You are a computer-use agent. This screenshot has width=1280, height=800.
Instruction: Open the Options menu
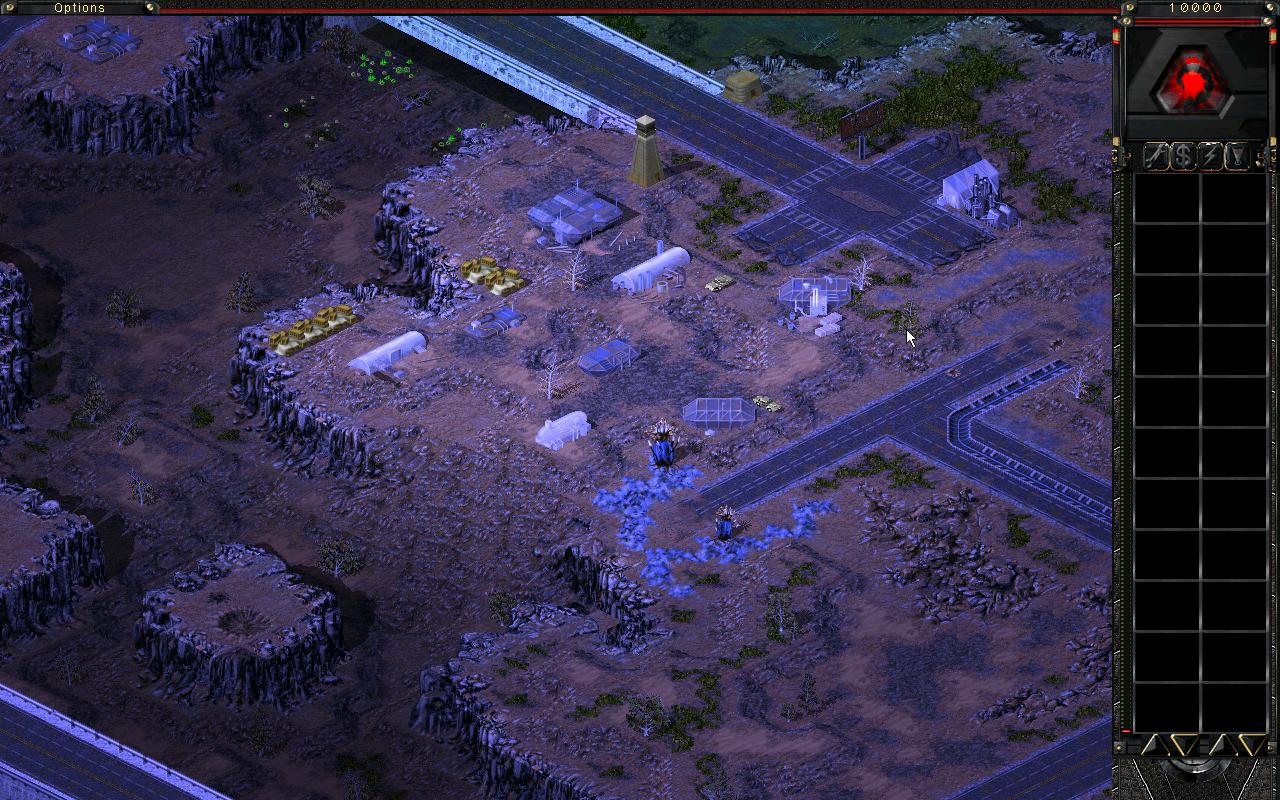pyautogui.click(x=79, y=8)
